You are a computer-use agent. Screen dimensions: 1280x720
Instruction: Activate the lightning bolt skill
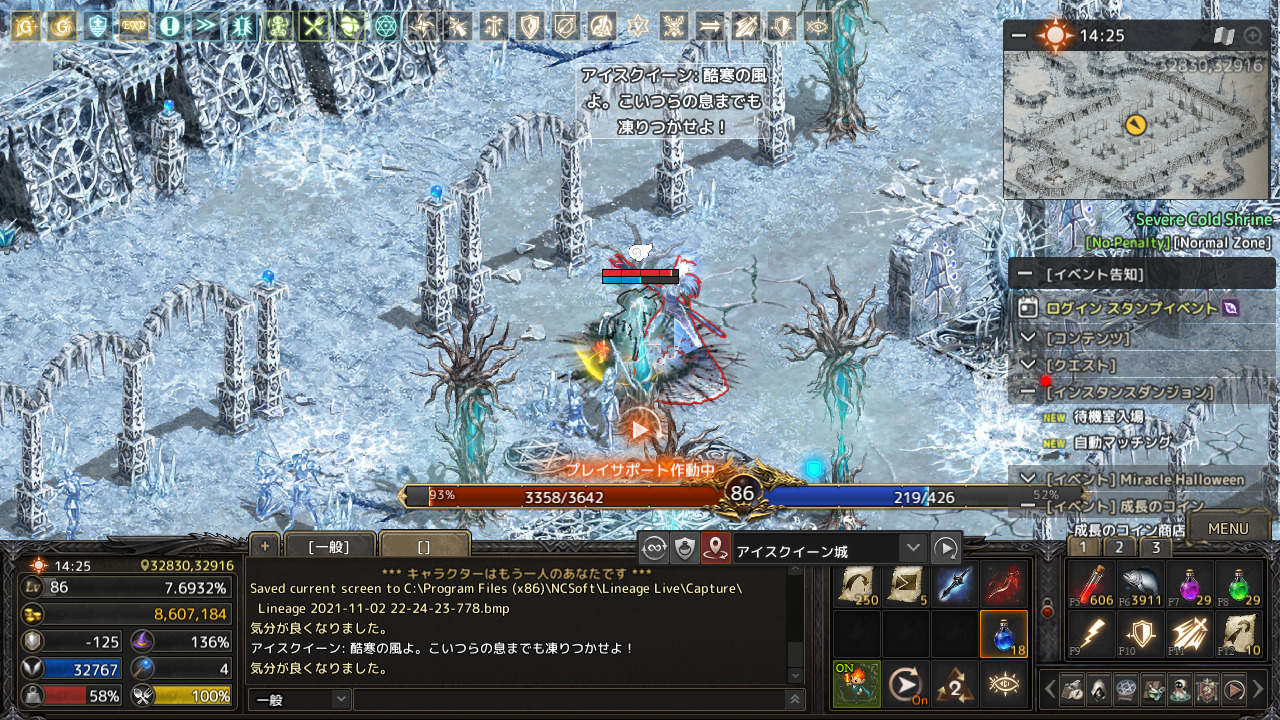[1090, 634]
